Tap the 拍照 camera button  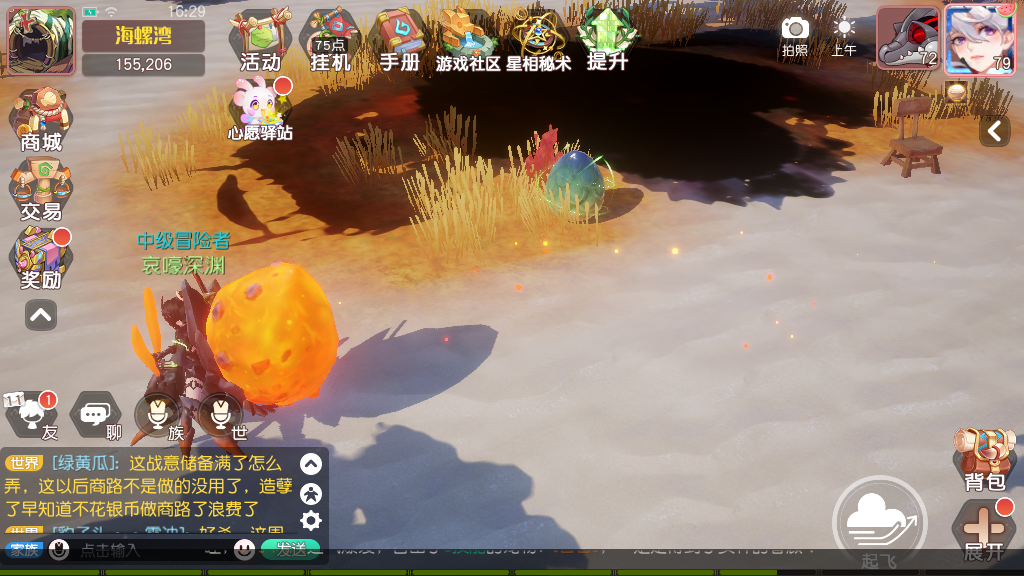(795, 35)
